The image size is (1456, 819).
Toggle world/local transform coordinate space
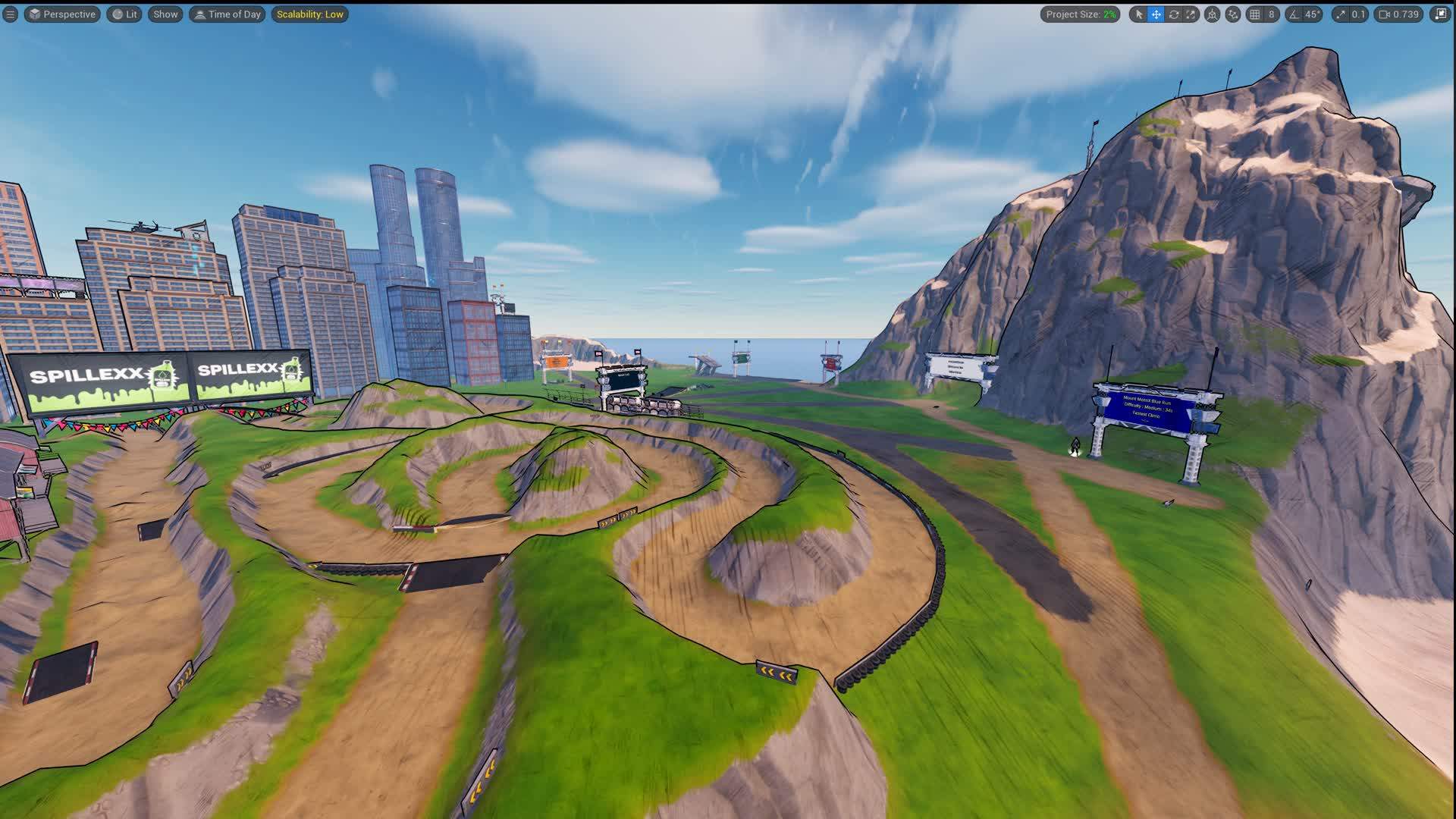pos(1213,14)
